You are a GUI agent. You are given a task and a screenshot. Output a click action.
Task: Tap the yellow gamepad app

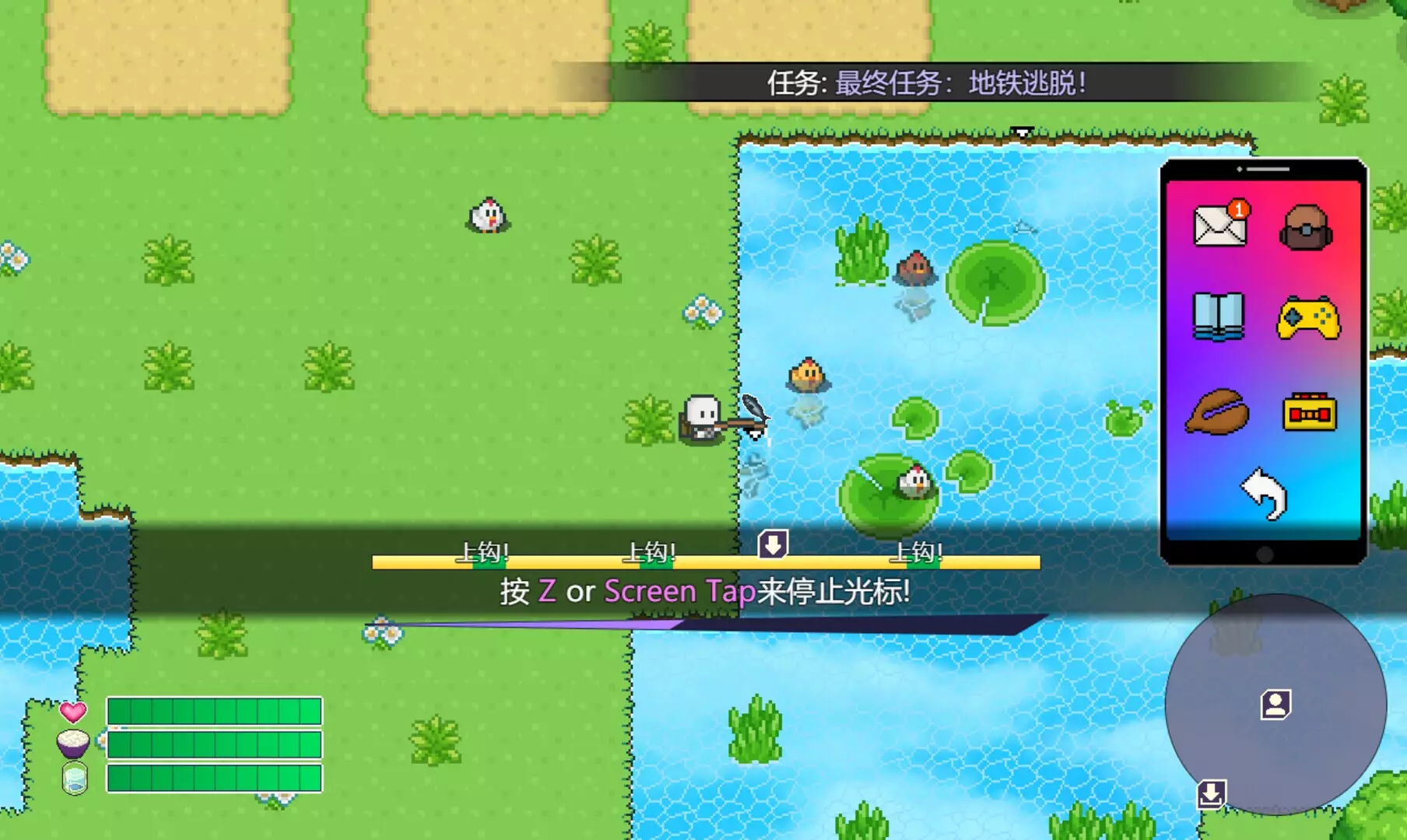tap(1308, 317)
